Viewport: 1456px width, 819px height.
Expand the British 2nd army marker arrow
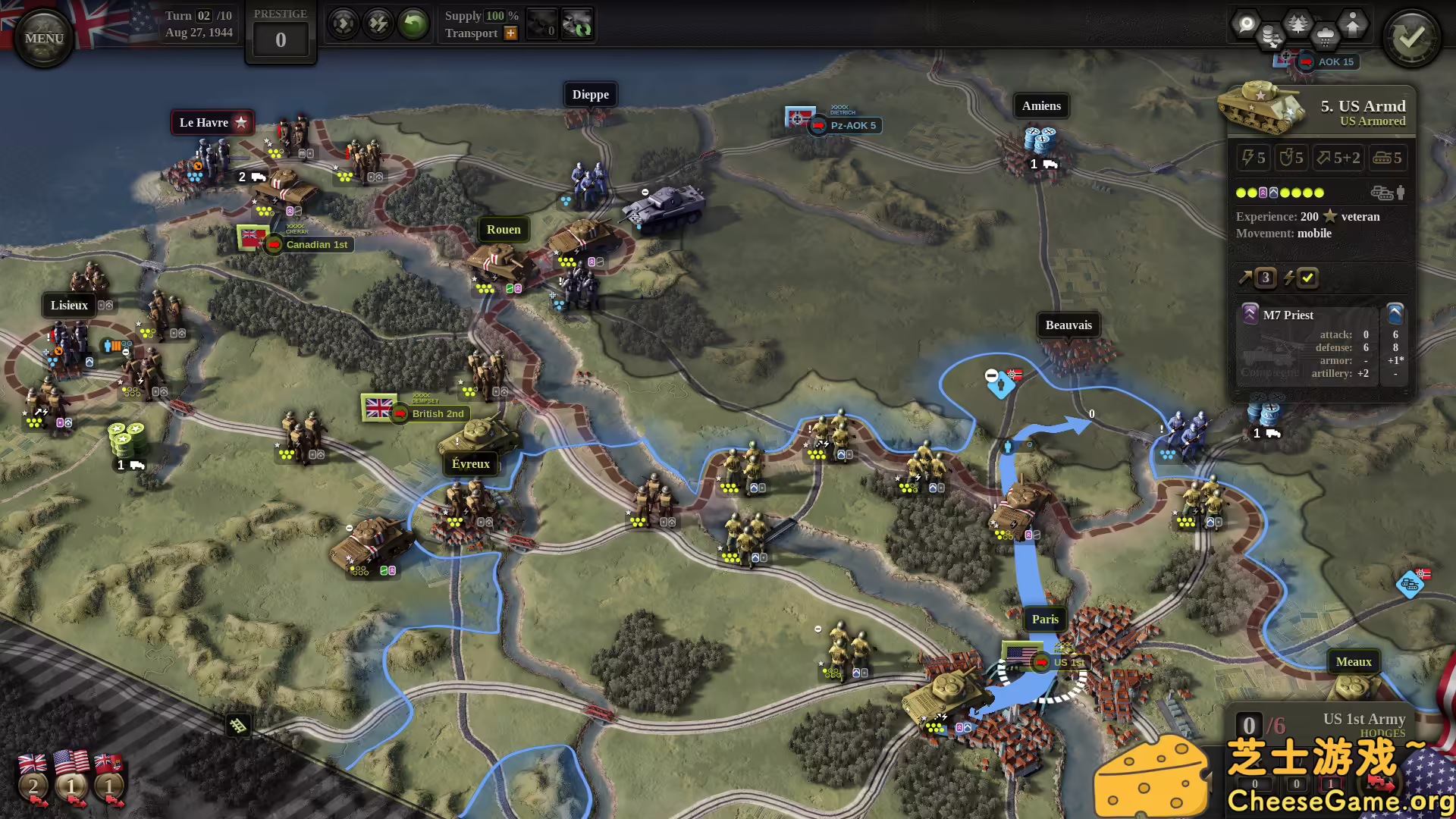400,414
